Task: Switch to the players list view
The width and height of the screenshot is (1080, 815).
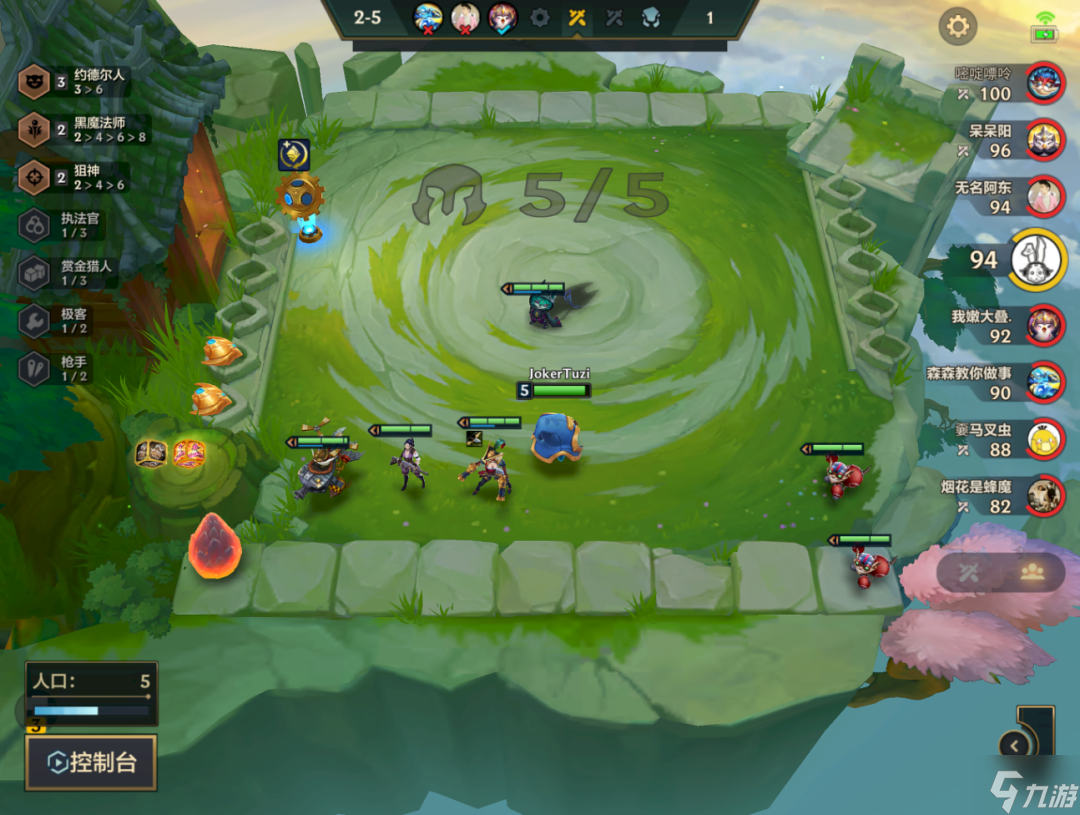Action: 1032,572
